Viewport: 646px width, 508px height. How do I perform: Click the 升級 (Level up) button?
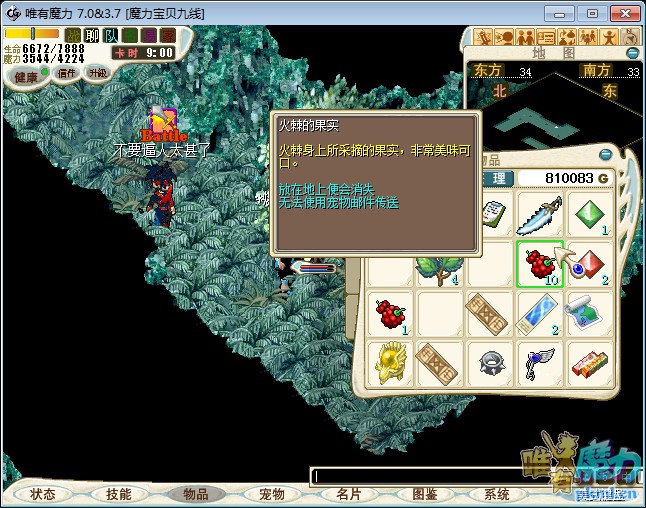pos(97,73)
